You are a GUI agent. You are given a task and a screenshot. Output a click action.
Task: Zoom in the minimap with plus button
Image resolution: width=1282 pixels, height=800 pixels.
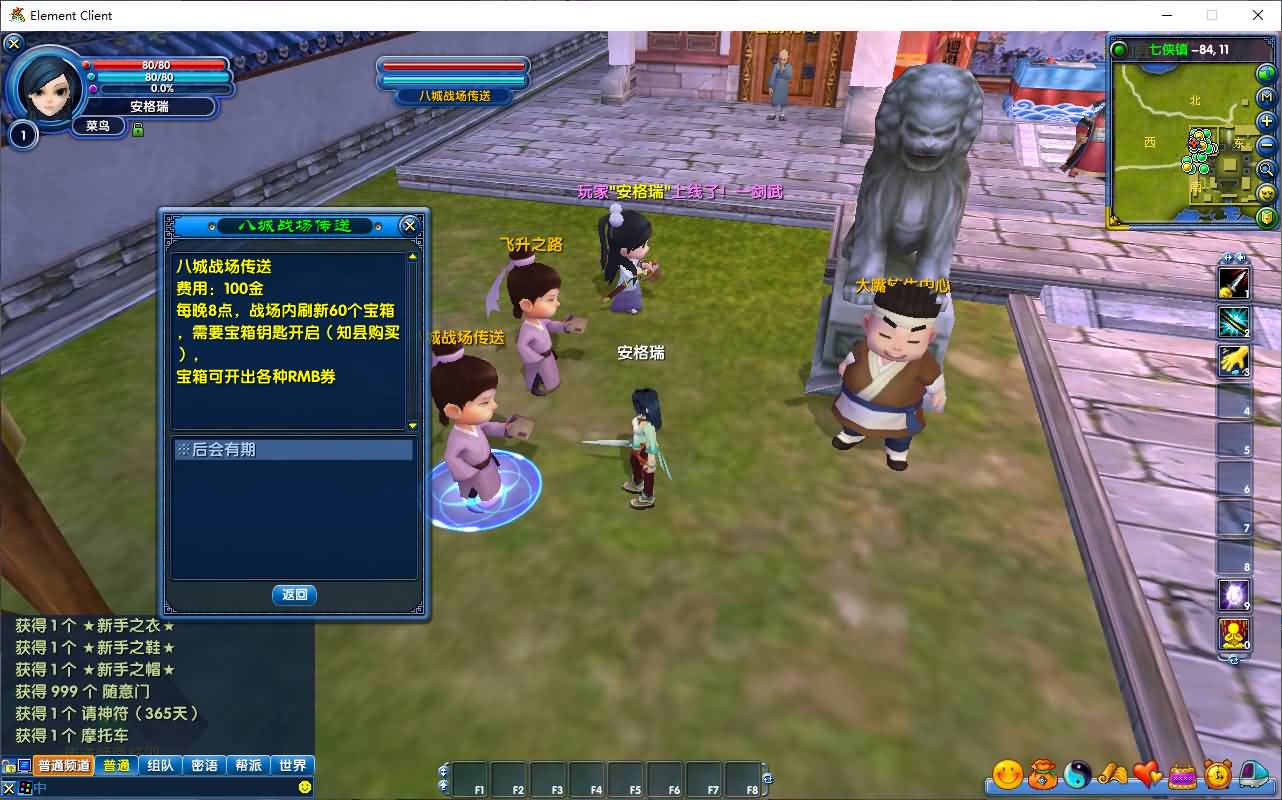[x=1266, y=122]
